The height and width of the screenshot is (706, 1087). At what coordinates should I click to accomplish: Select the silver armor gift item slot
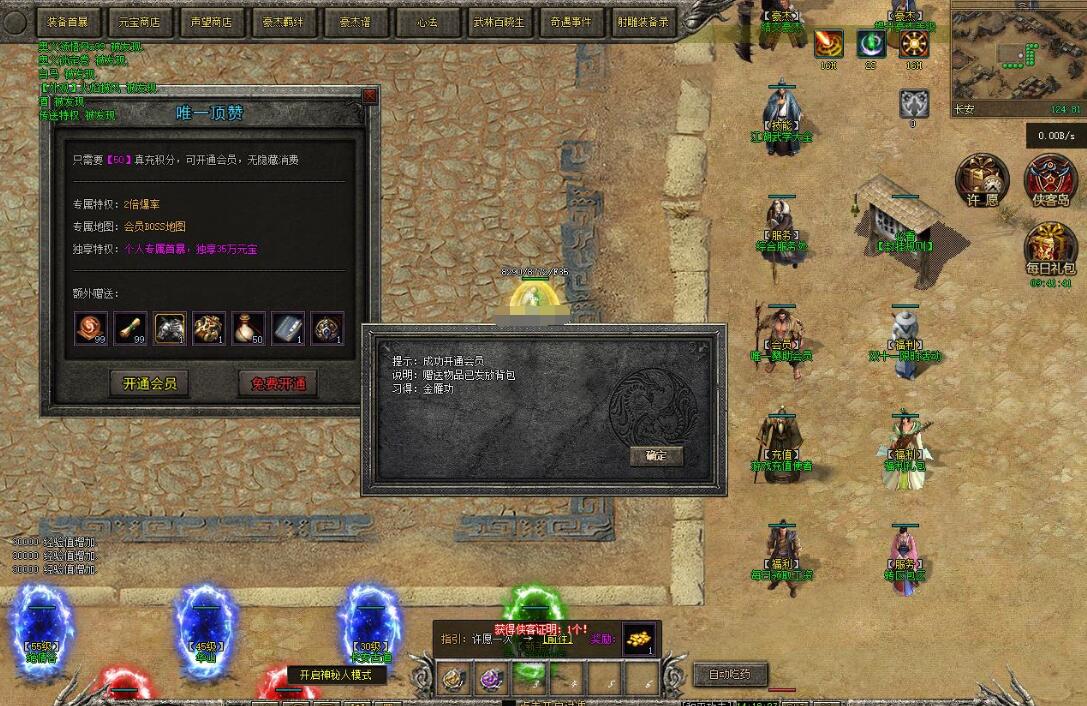click(x=170, y=328)
